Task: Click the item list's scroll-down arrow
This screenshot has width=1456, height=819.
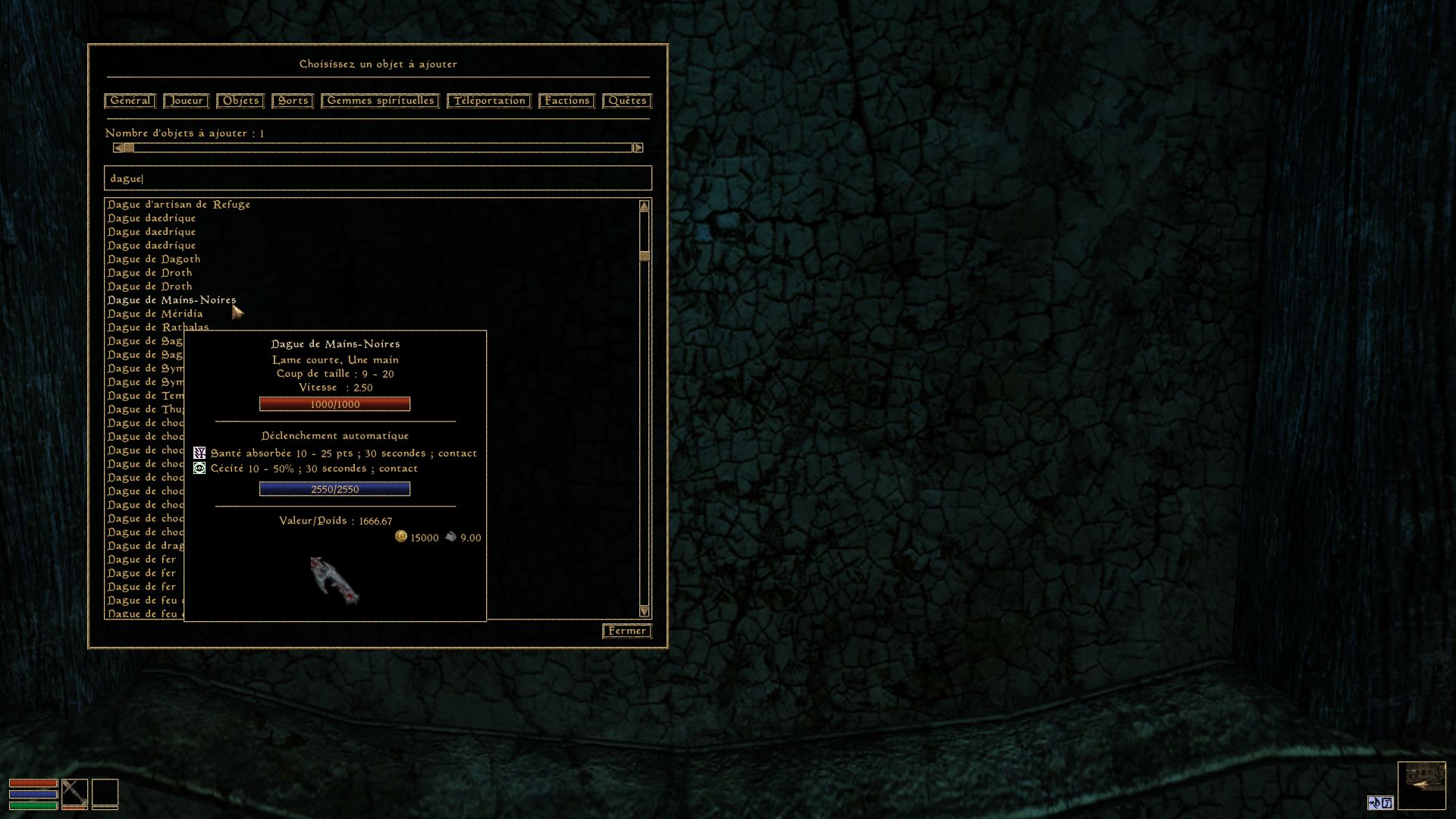Action: pos(644,611)
